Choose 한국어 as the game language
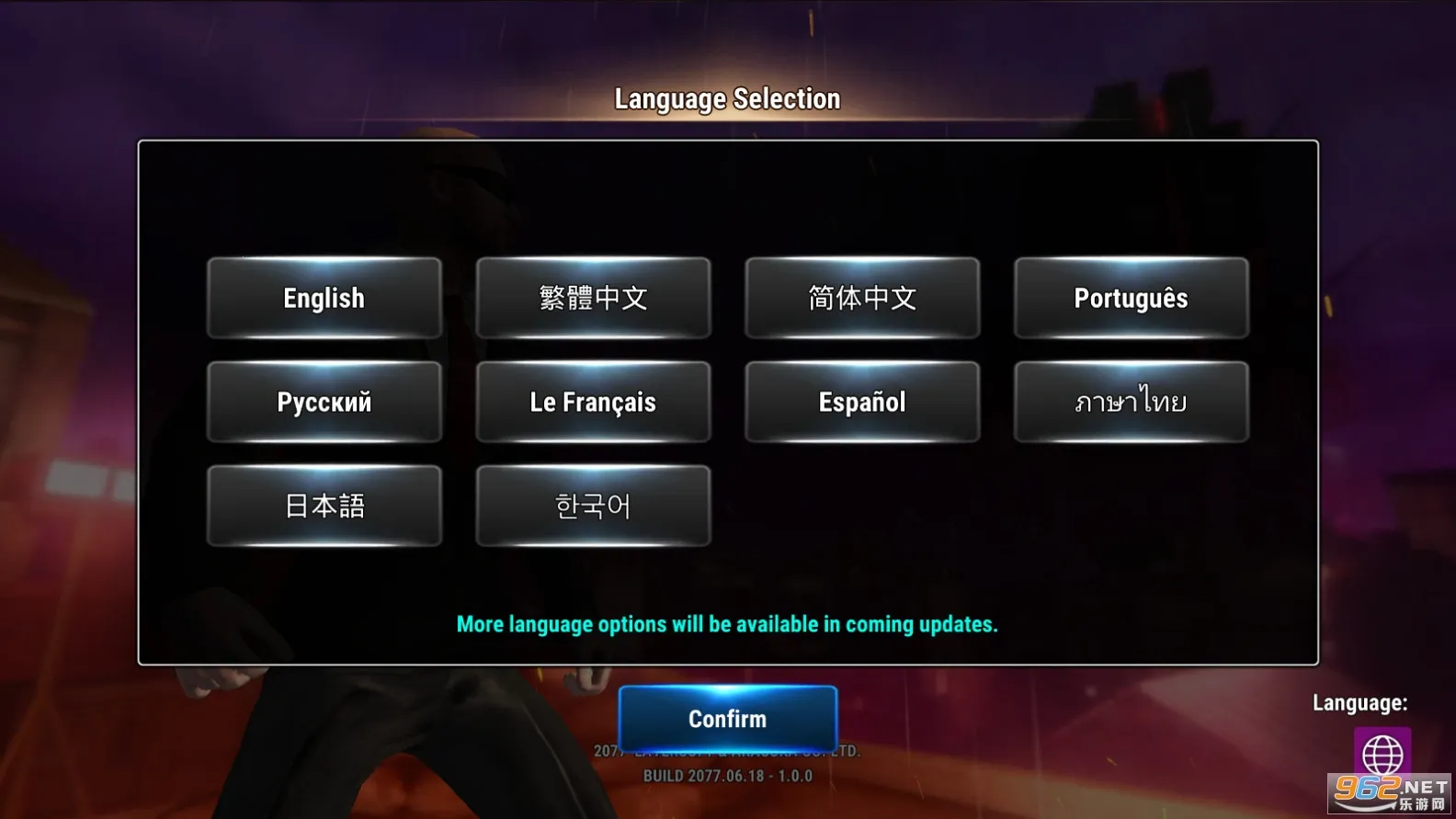The height and width of the screenshot is (819, 1456). coord(593,505)
